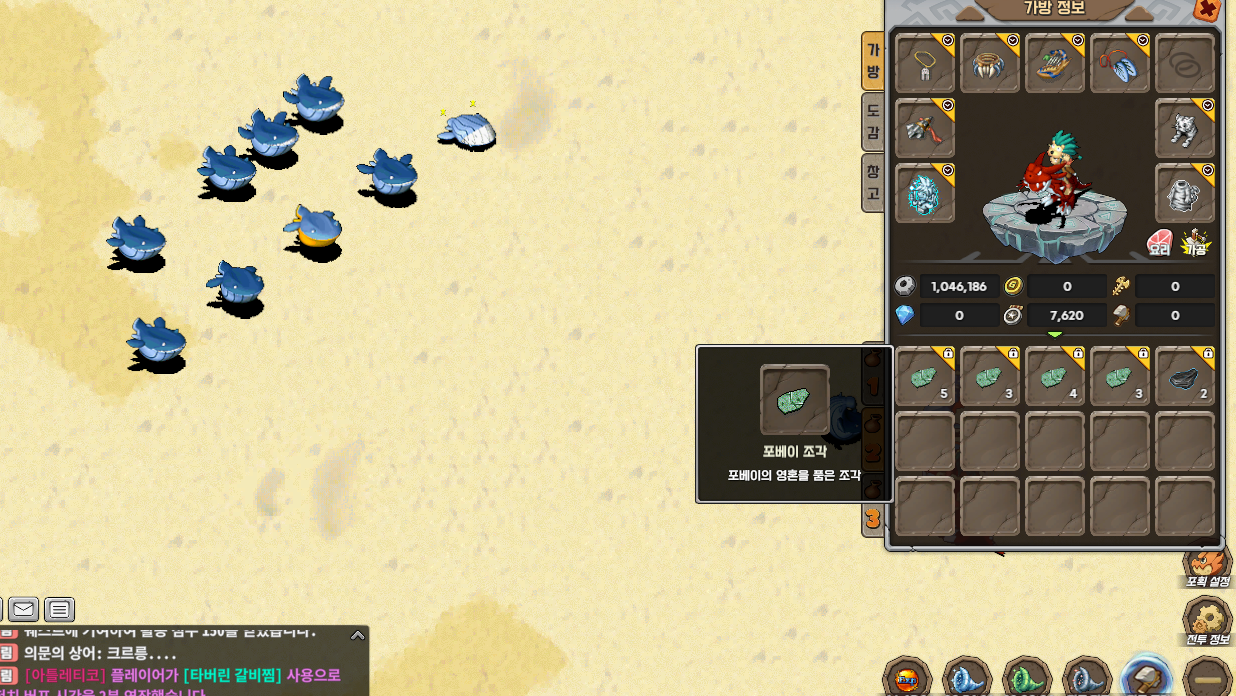
Task: Select the green fragment stack of 5
Action: point(925,377)
